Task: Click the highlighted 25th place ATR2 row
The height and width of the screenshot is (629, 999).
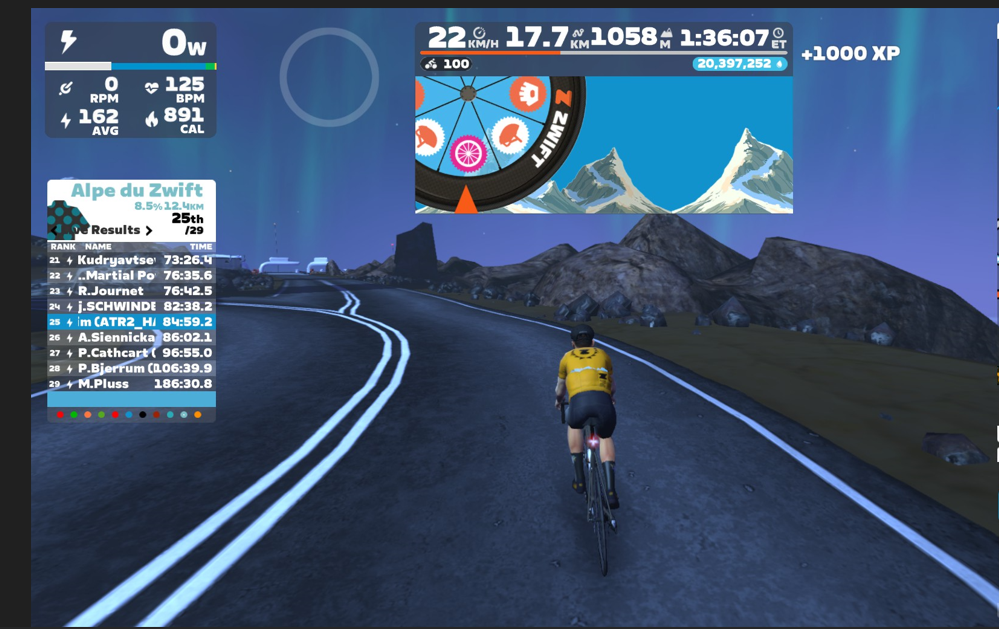Action: pos(131,322)
